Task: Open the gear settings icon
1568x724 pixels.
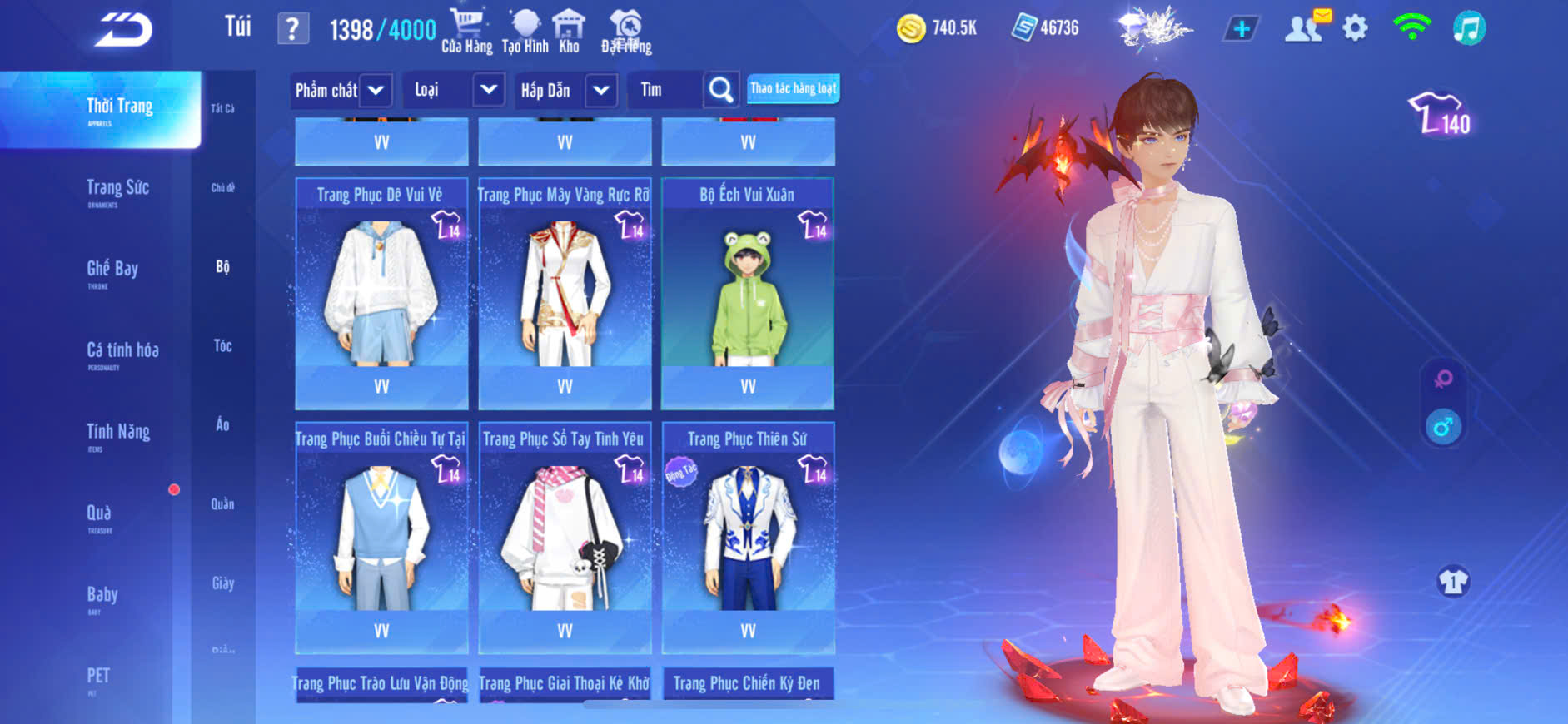Action: point(1355,29)
